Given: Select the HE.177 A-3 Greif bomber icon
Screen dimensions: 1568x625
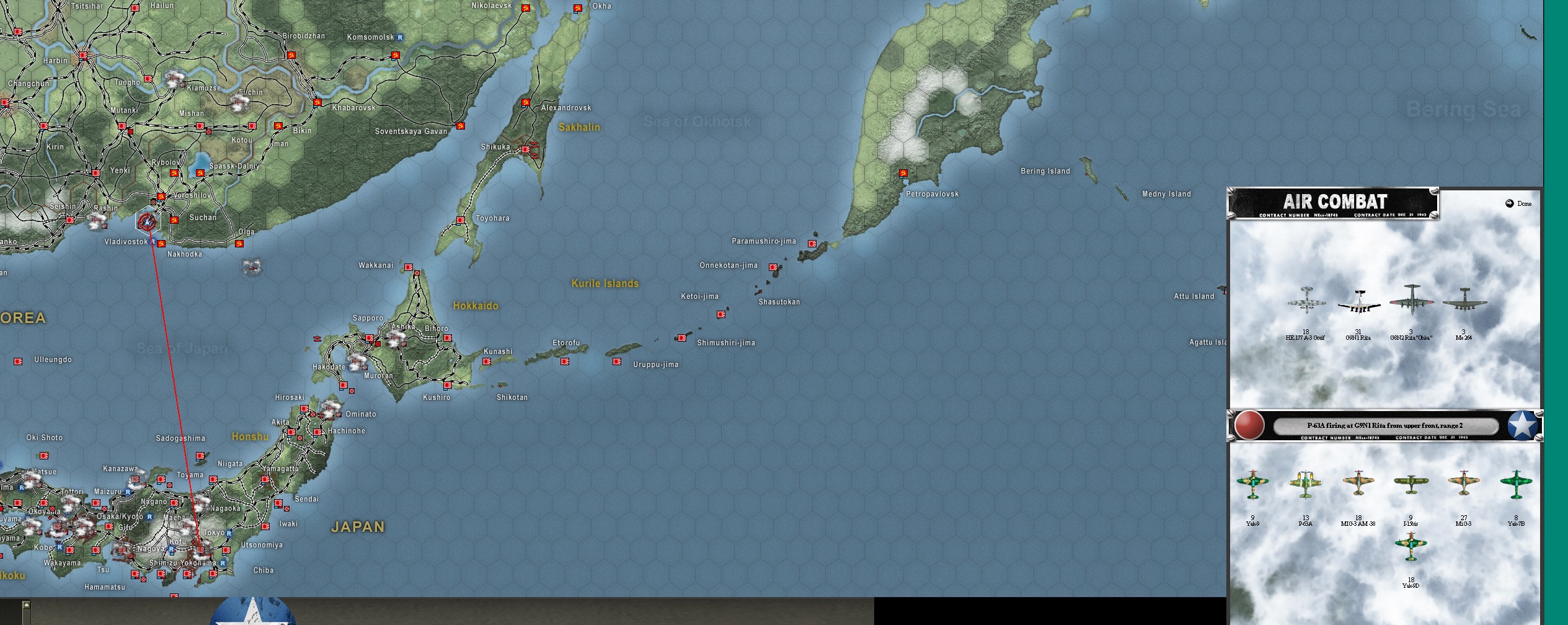Looking at the screenshot, I should tap(1306, 302).
